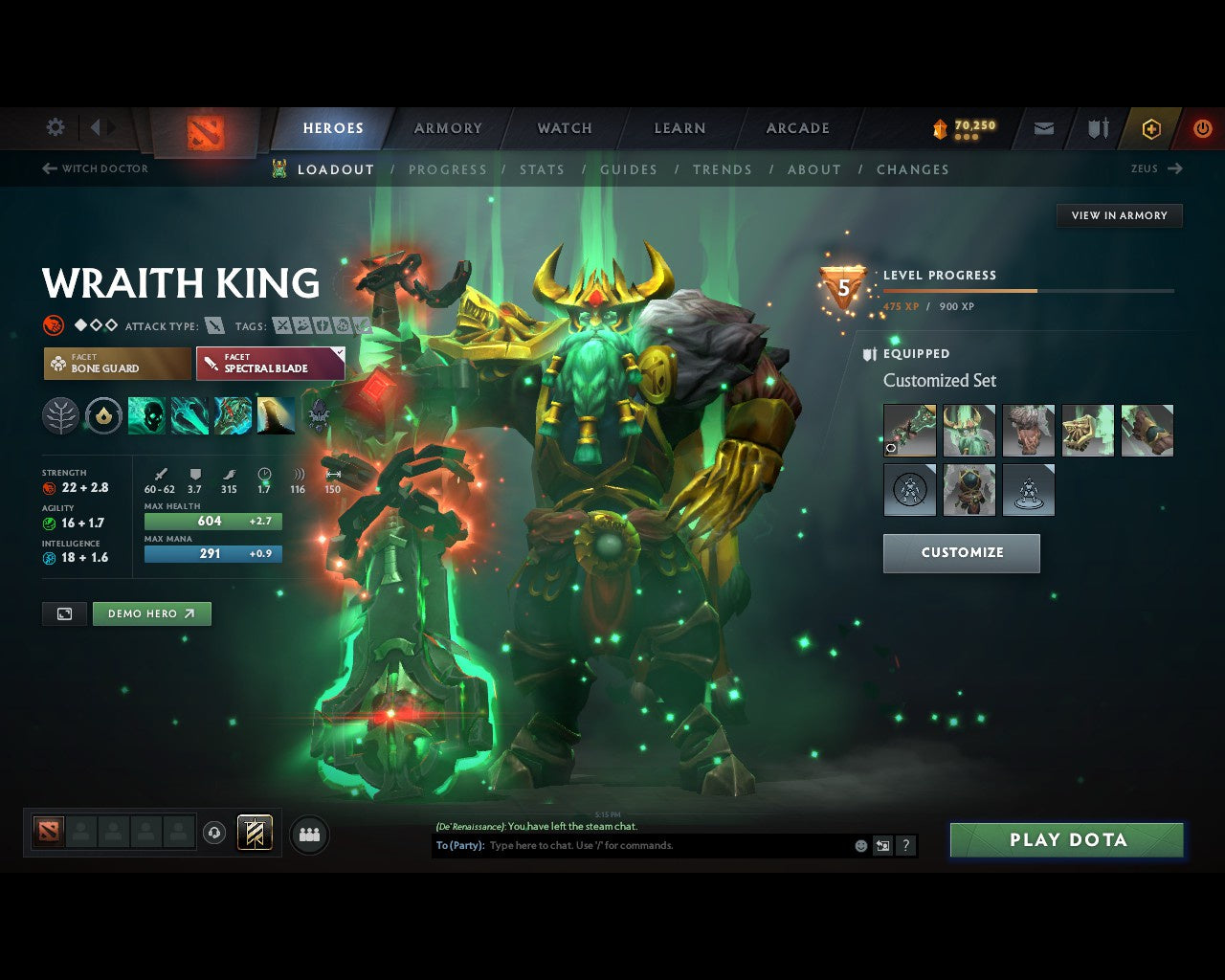Select the talent tree icon
The image size is (1225, 980).
point(60,414)
